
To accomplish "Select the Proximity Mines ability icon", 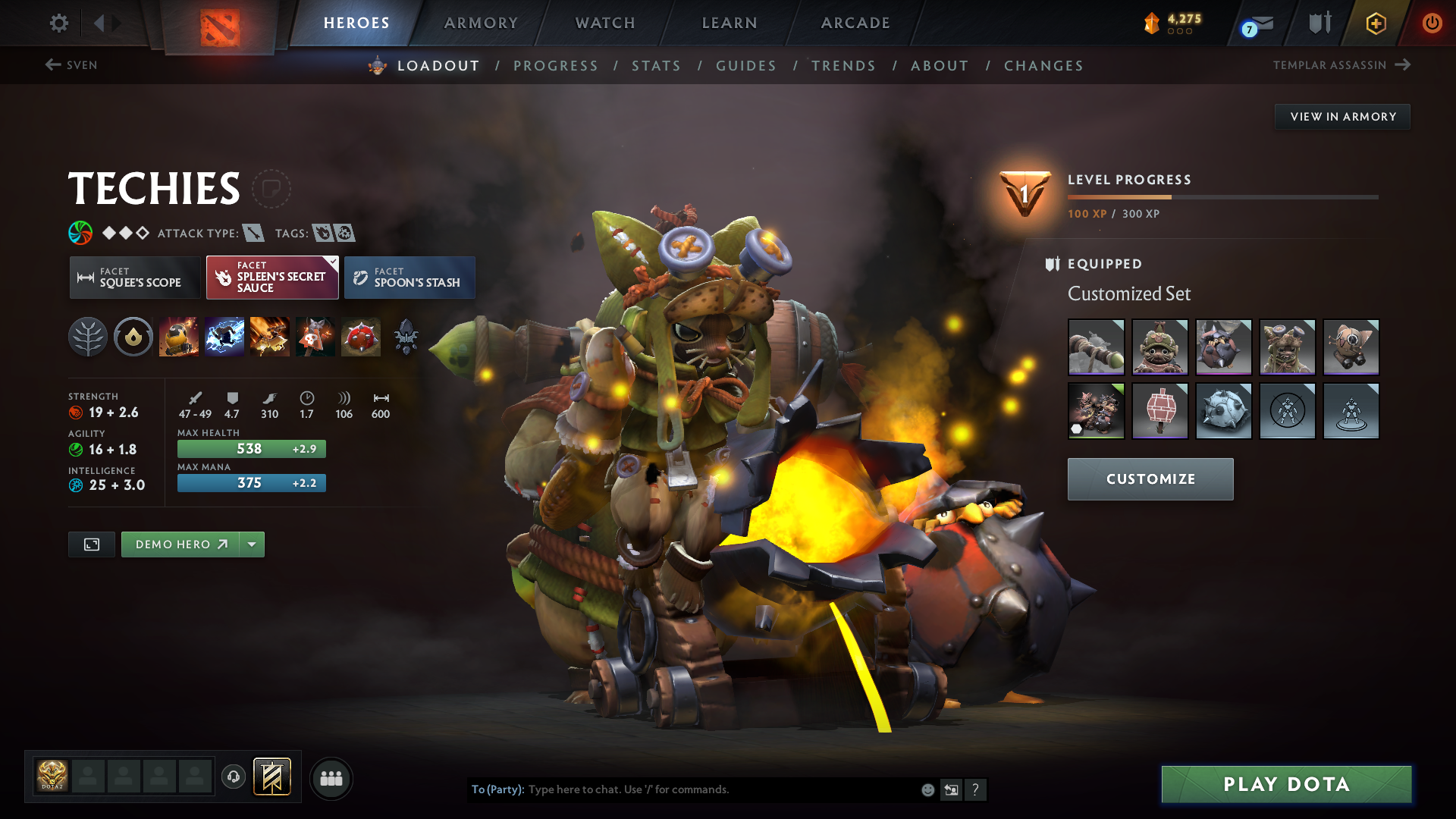I will coord(361,337).
